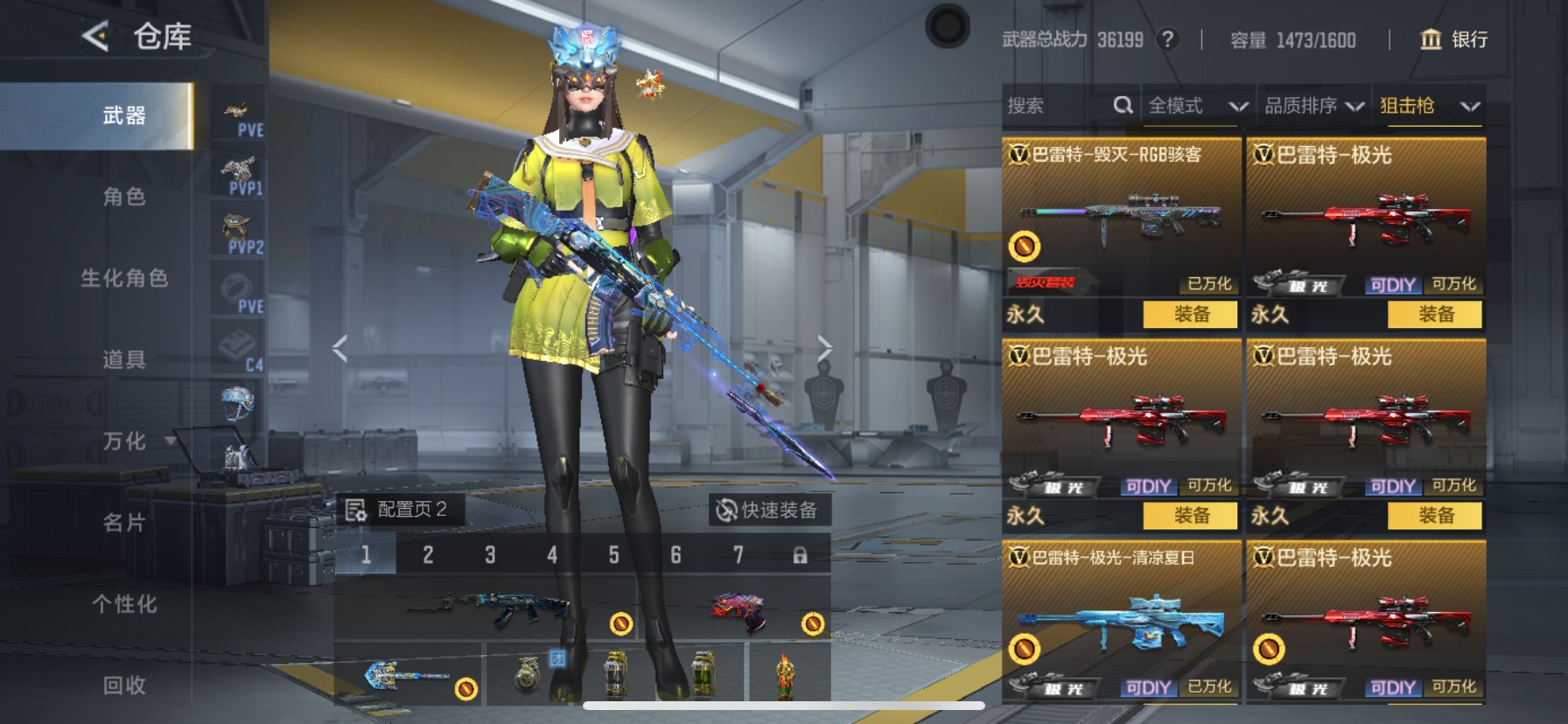Click the 配置页2 edit icon

355,508
